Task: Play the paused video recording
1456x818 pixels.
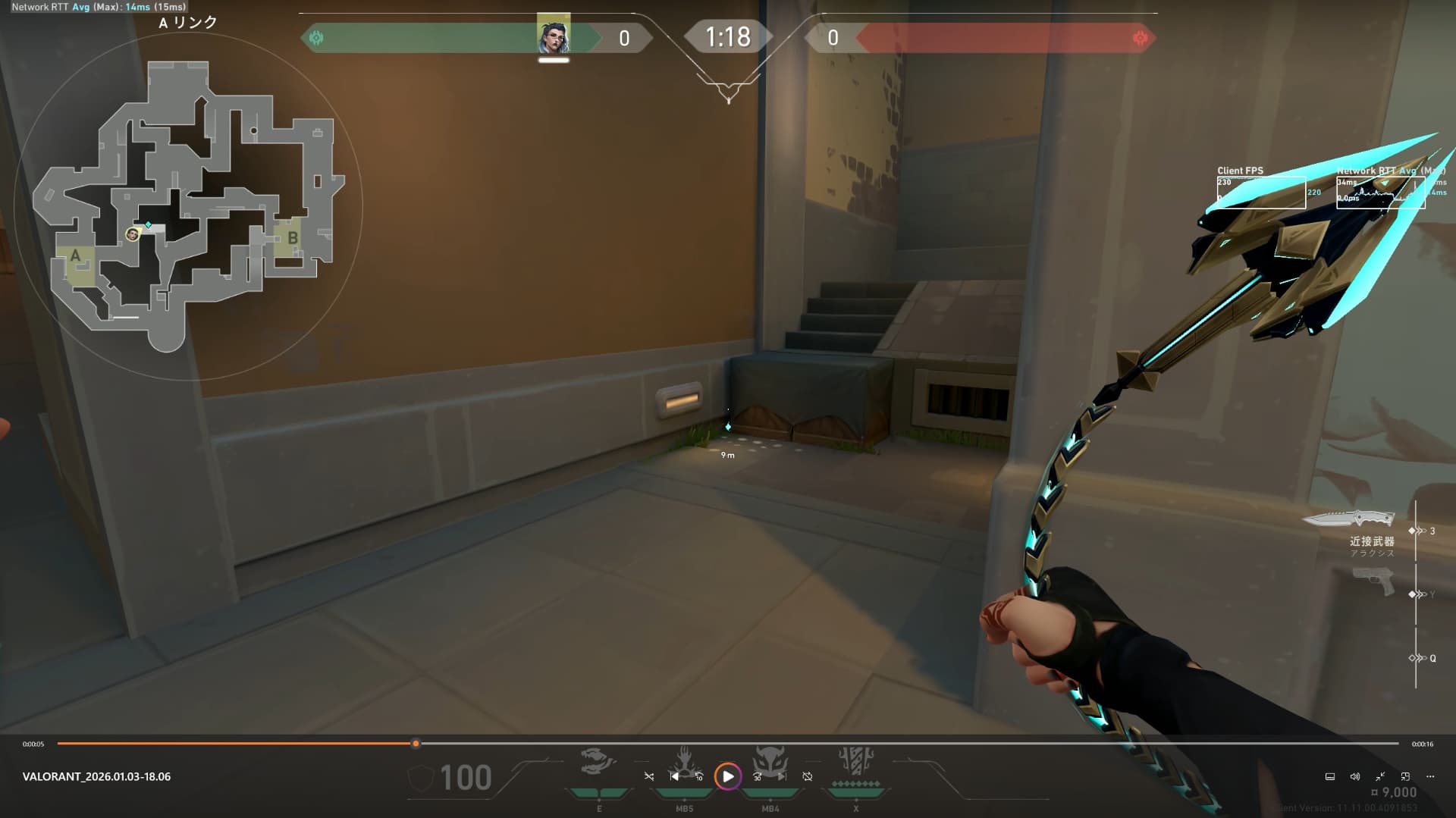Action: (x=727, y=776)
